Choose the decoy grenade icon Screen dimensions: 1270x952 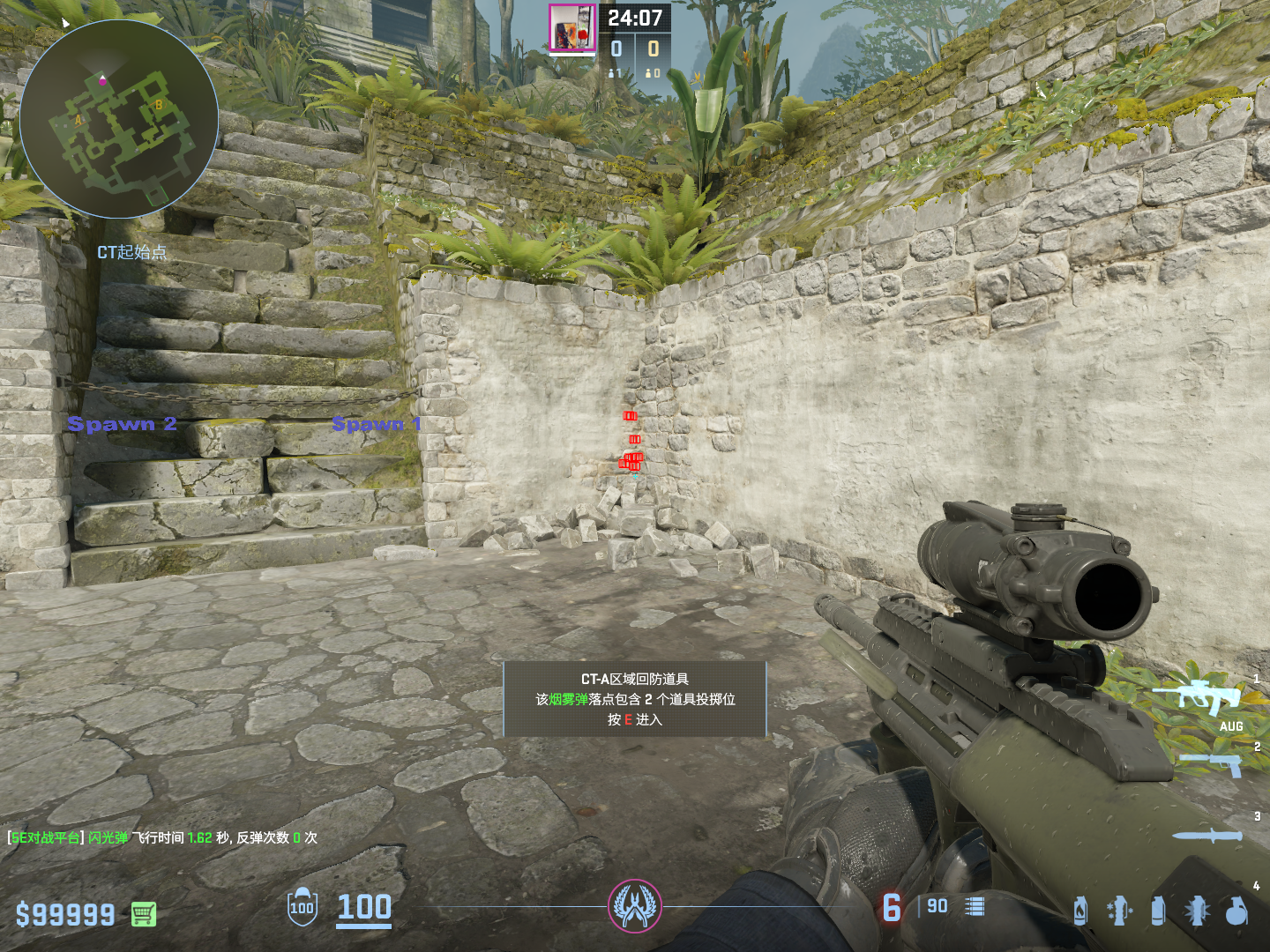pyautogui.click(x=1119, y=911)
